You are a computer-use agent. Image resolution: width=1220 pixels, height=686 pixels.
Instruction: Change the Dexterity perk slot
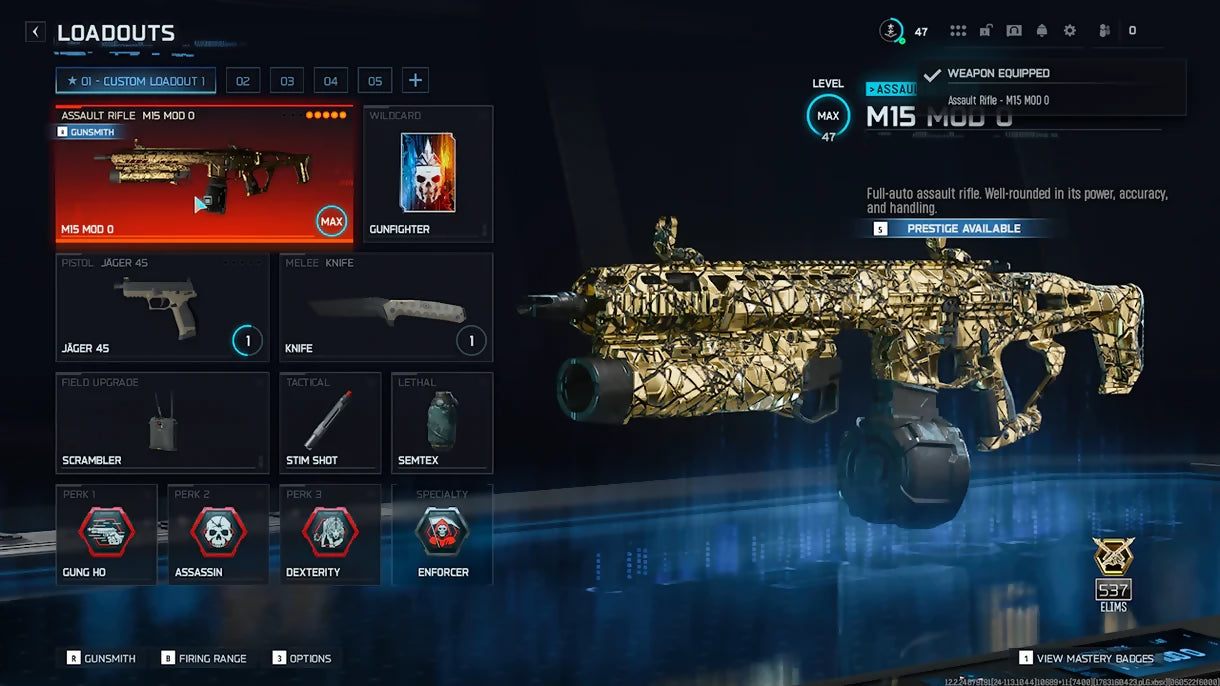[330, 534]
